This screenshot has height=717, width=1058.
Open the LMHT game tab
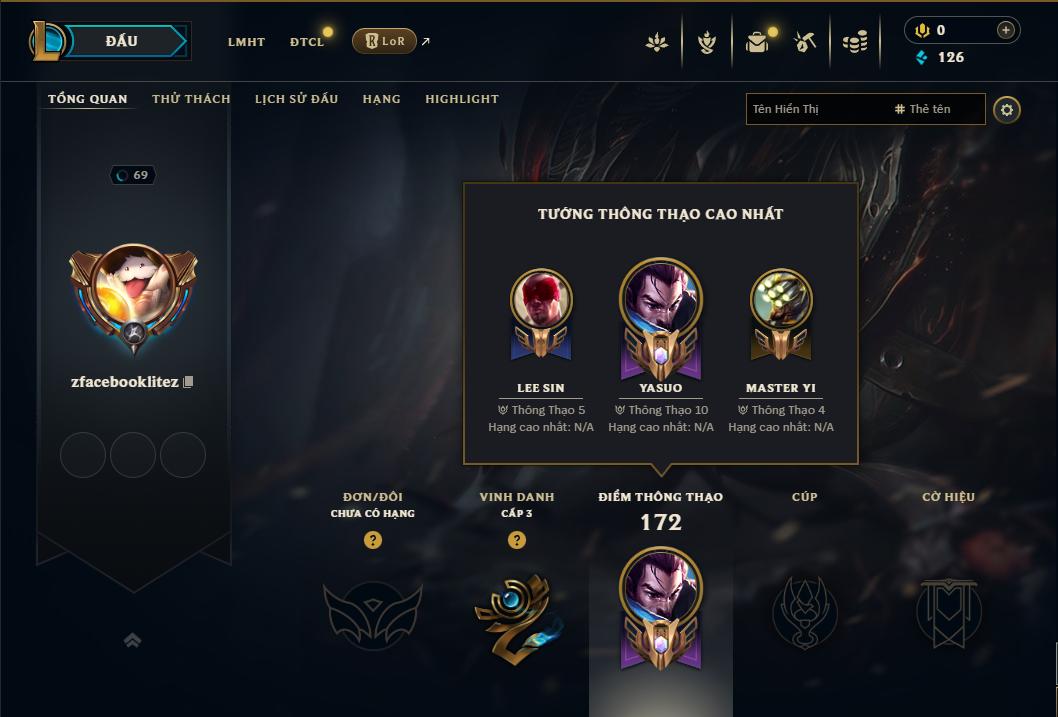tap(246, 42)
